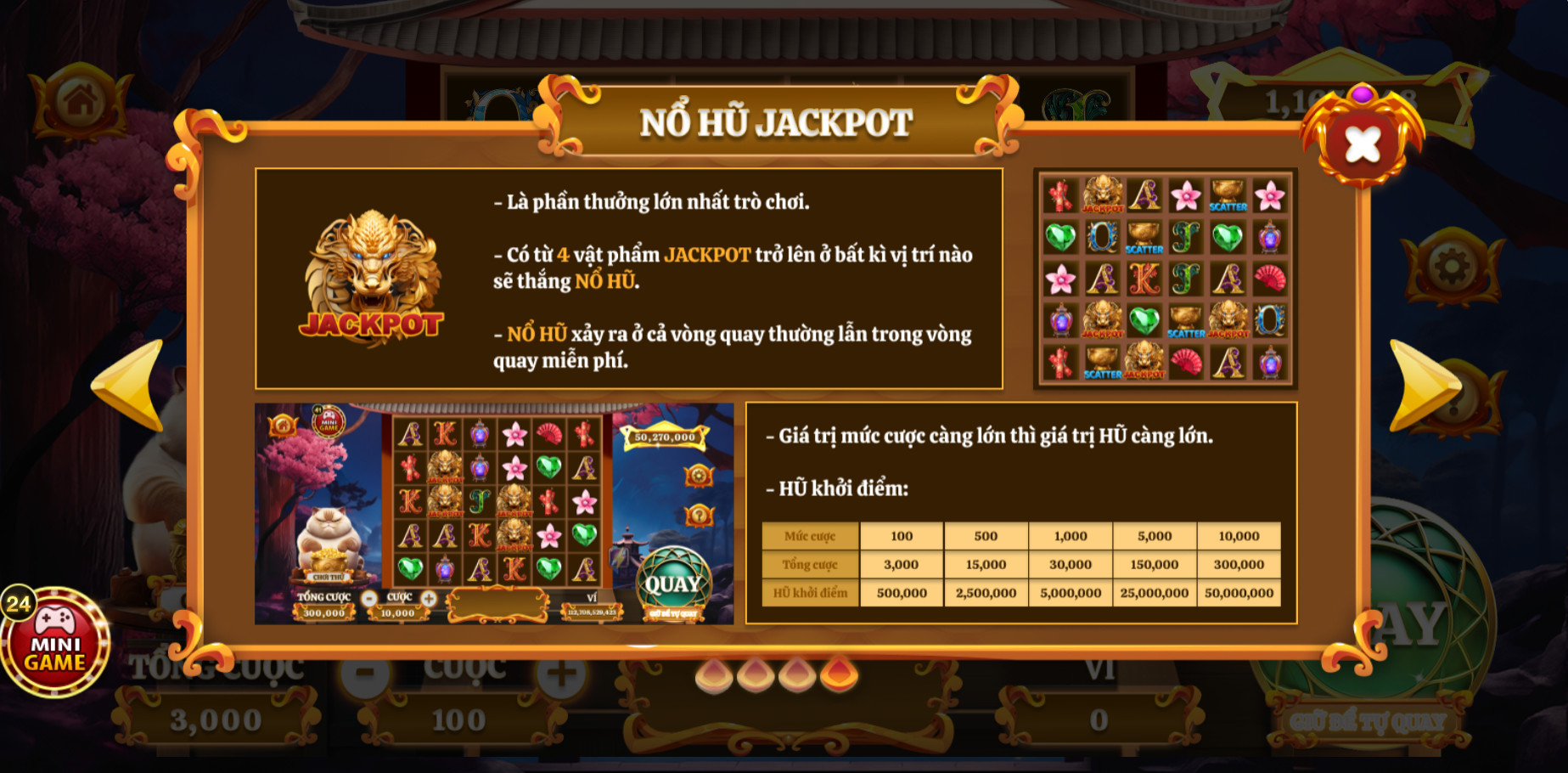
Task: Increase the bet with the plus button
Action: 561,675
